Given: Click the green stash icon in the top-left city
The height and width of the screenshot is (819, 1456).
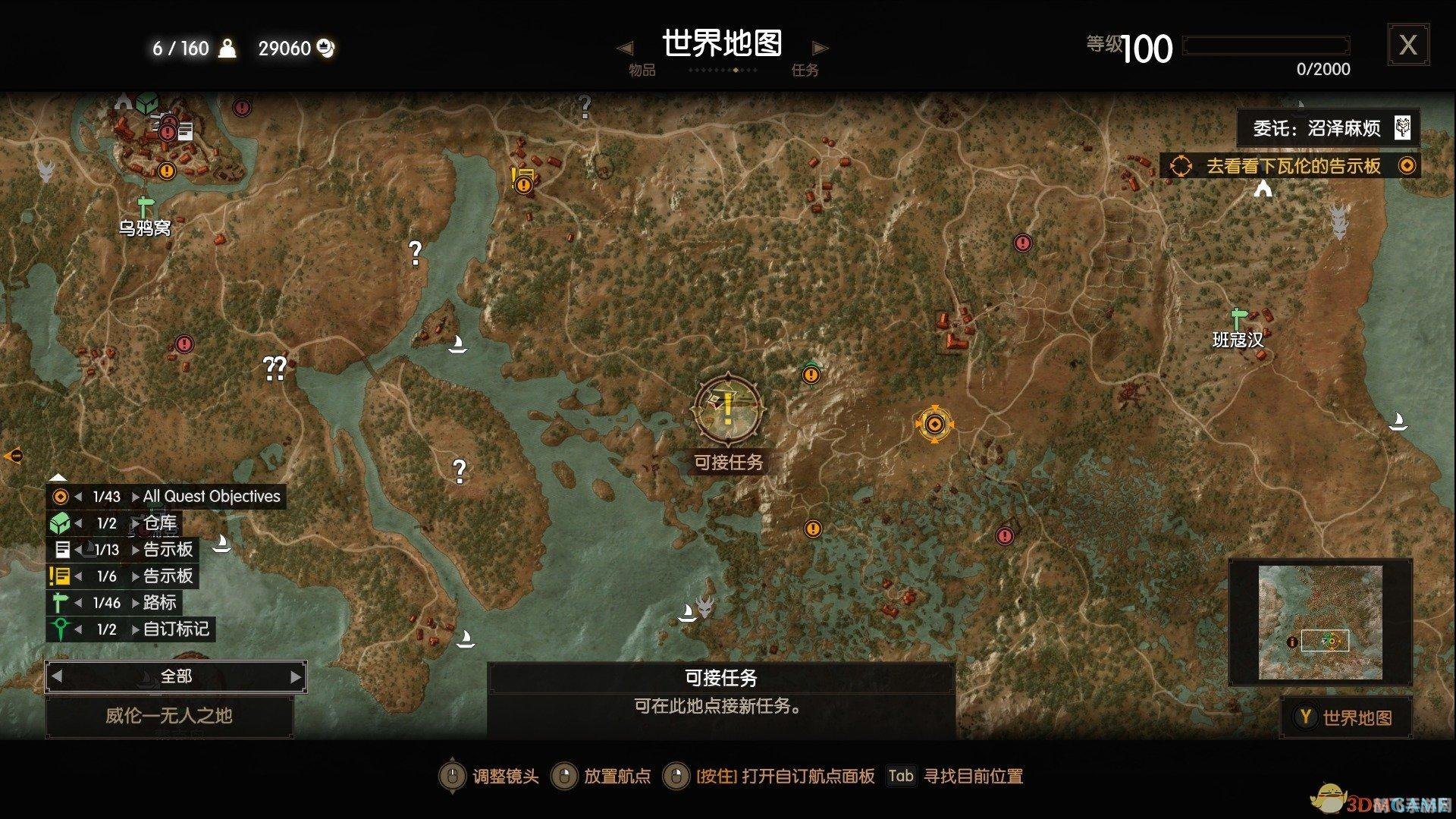Looking at the screenshot, I should (x=145, y=102).
